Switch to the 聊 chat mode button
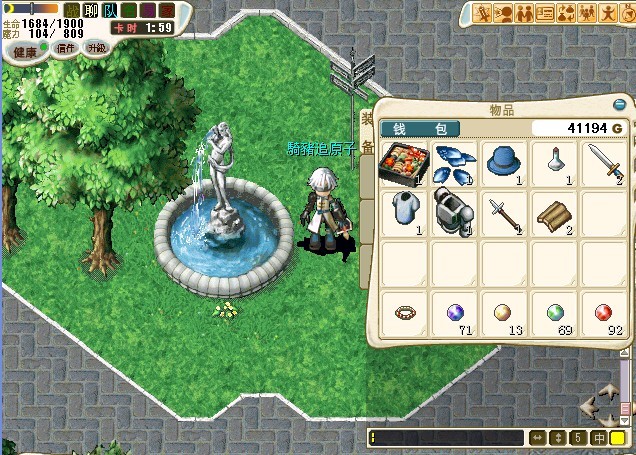Image resolution: width=636 pixels, height=455 pixels. [x=91, y=11]
